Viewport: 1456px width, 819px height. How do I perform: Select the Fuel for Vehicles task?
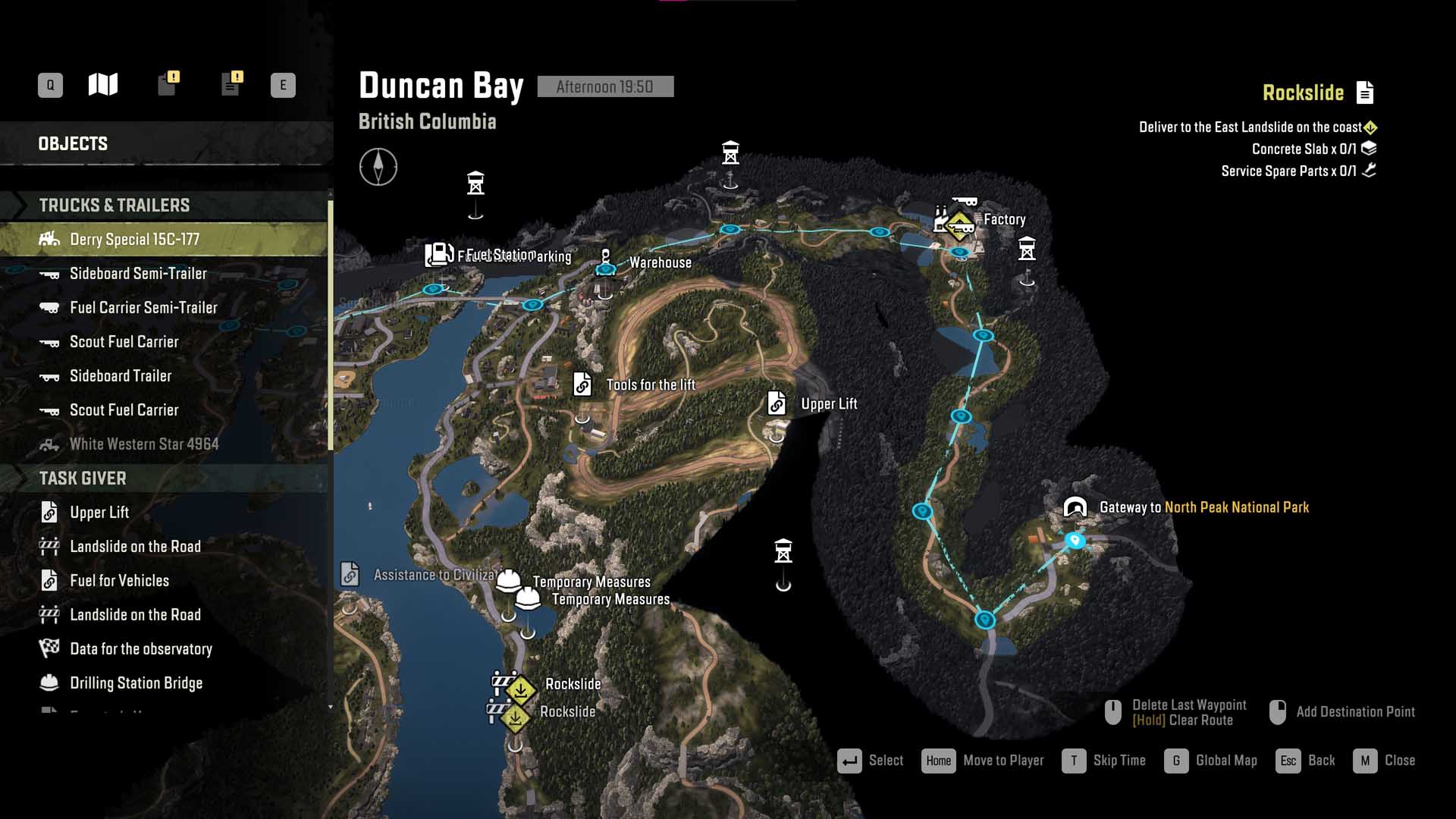point(119,581)
